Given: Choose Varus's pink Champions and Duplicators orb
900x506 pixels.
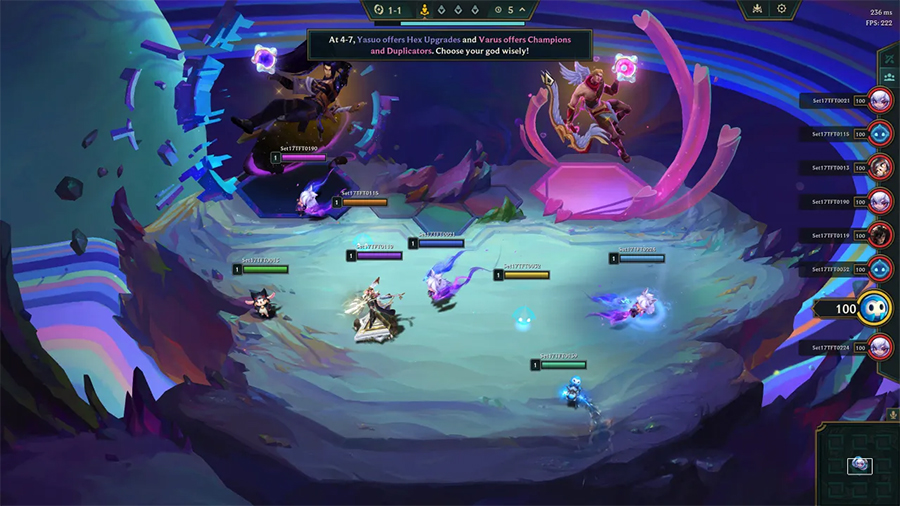Looking at the screenshot, I should tap(628, 67).
